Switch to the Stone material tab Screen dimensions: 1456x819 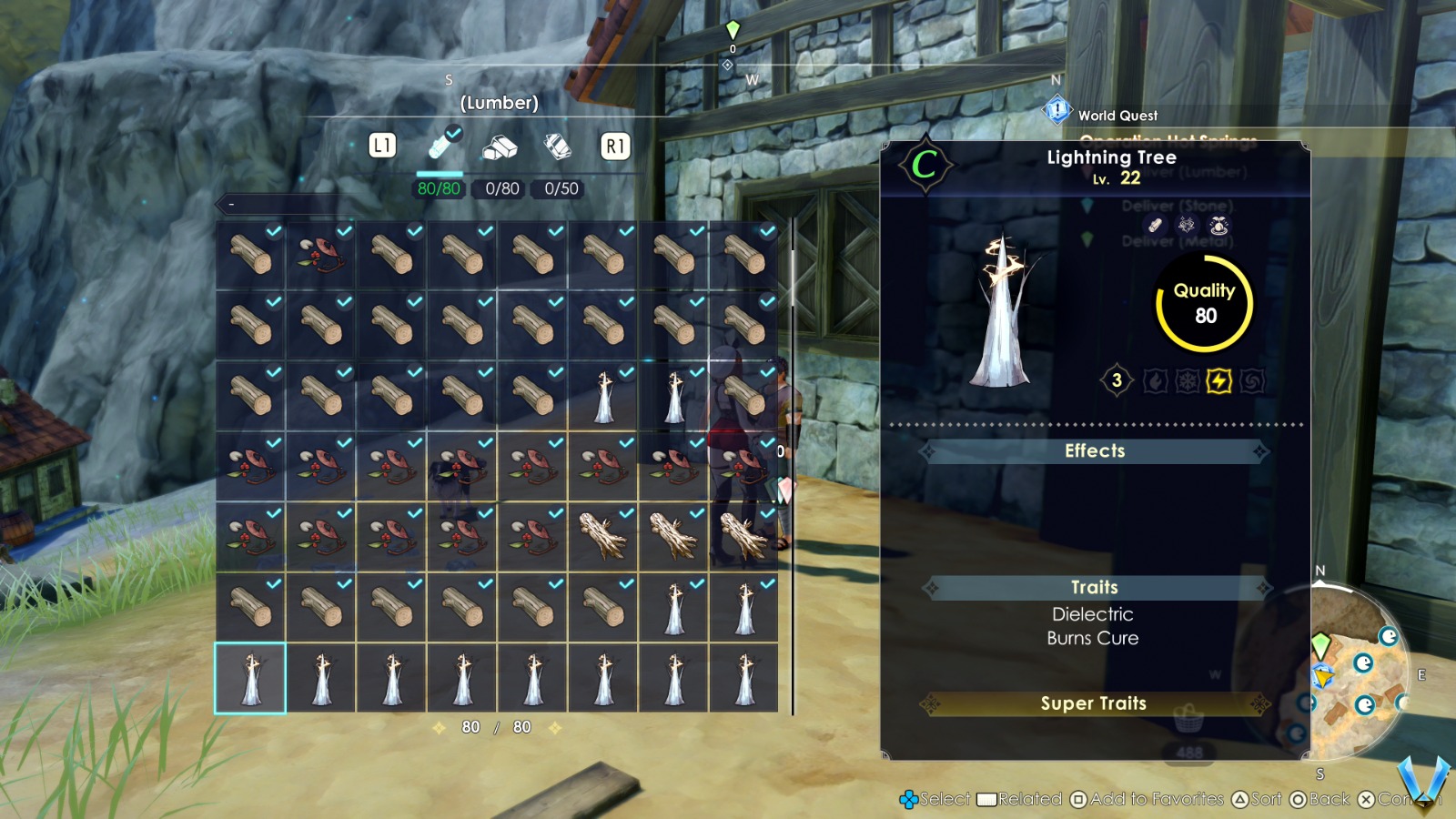(500, 146)
